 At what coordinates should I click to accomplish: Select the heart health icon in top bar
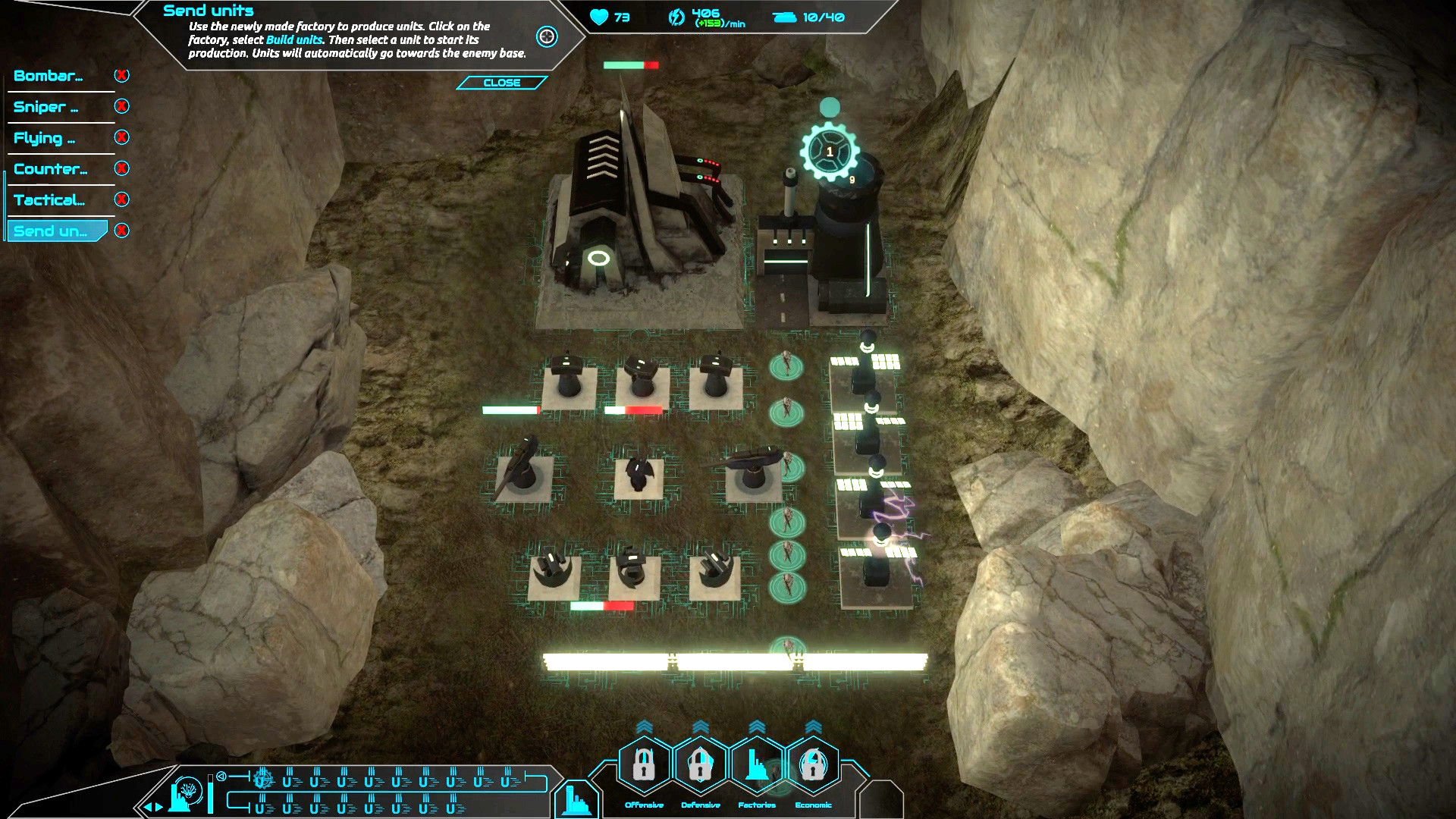pyautogui.click(x=599, y=17)
